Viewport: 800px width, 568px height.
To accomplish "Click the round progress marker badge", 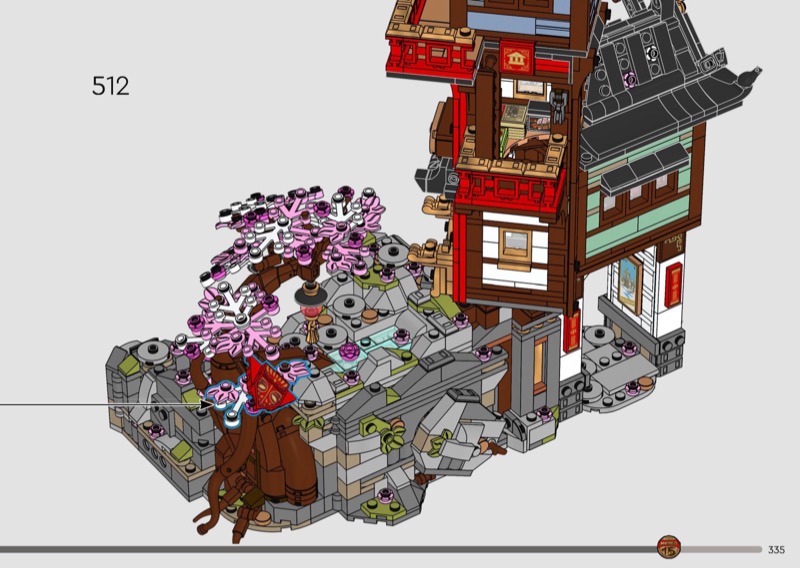I will point(668,548).
